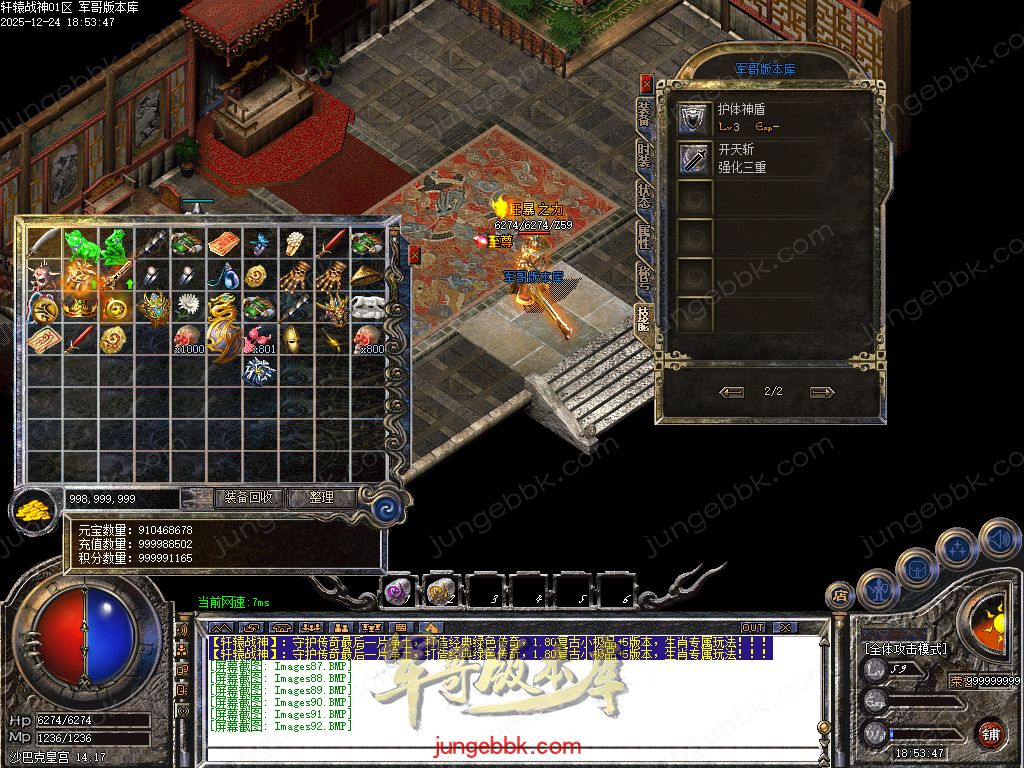Select the 开天斩 sword skill
This screenshot has width=1024, height=768.
click(695, 158)
